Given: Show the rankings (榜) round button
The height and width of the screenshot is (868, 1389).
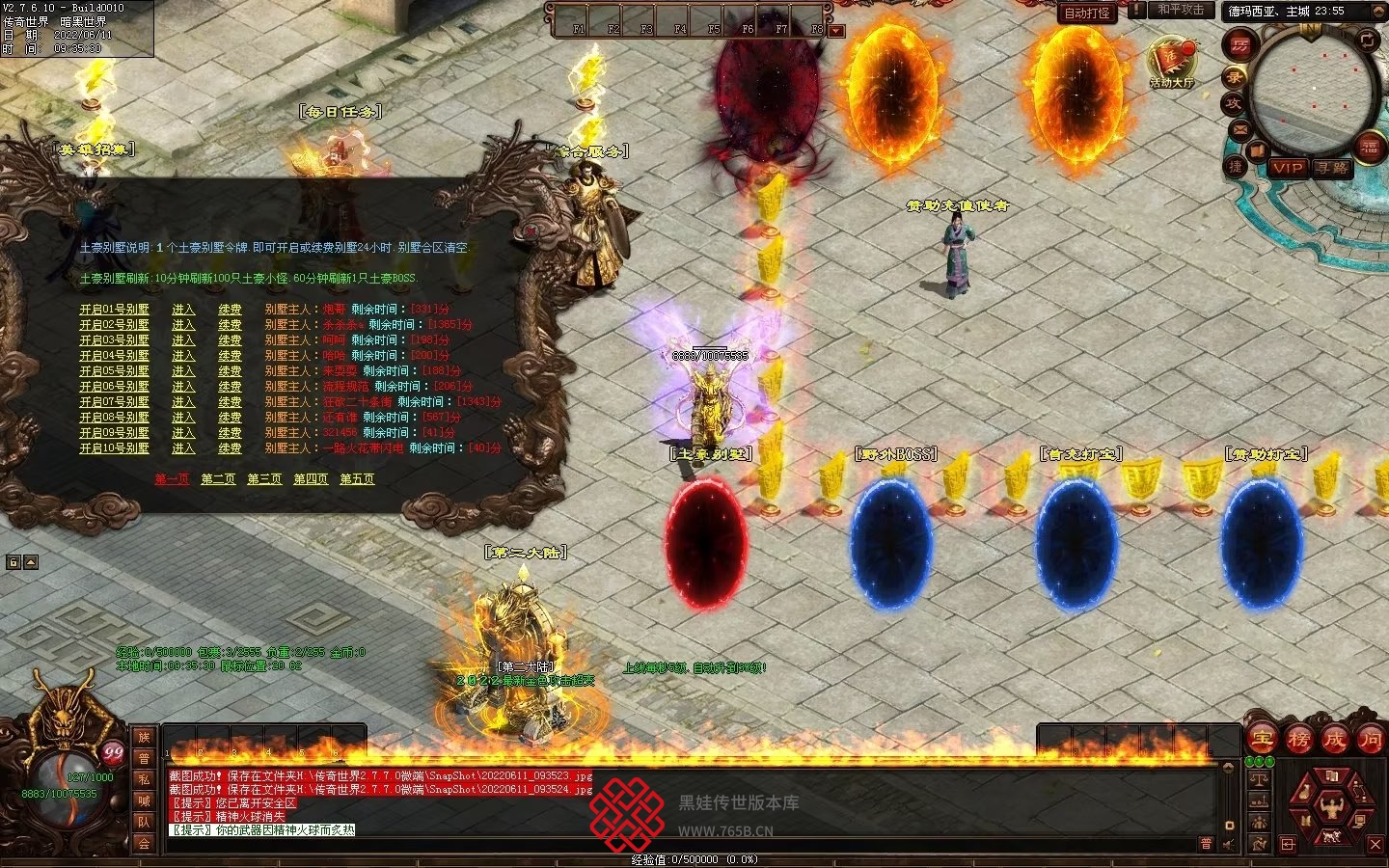Looking at the screenshot, I should click(x=1298, y=739).
